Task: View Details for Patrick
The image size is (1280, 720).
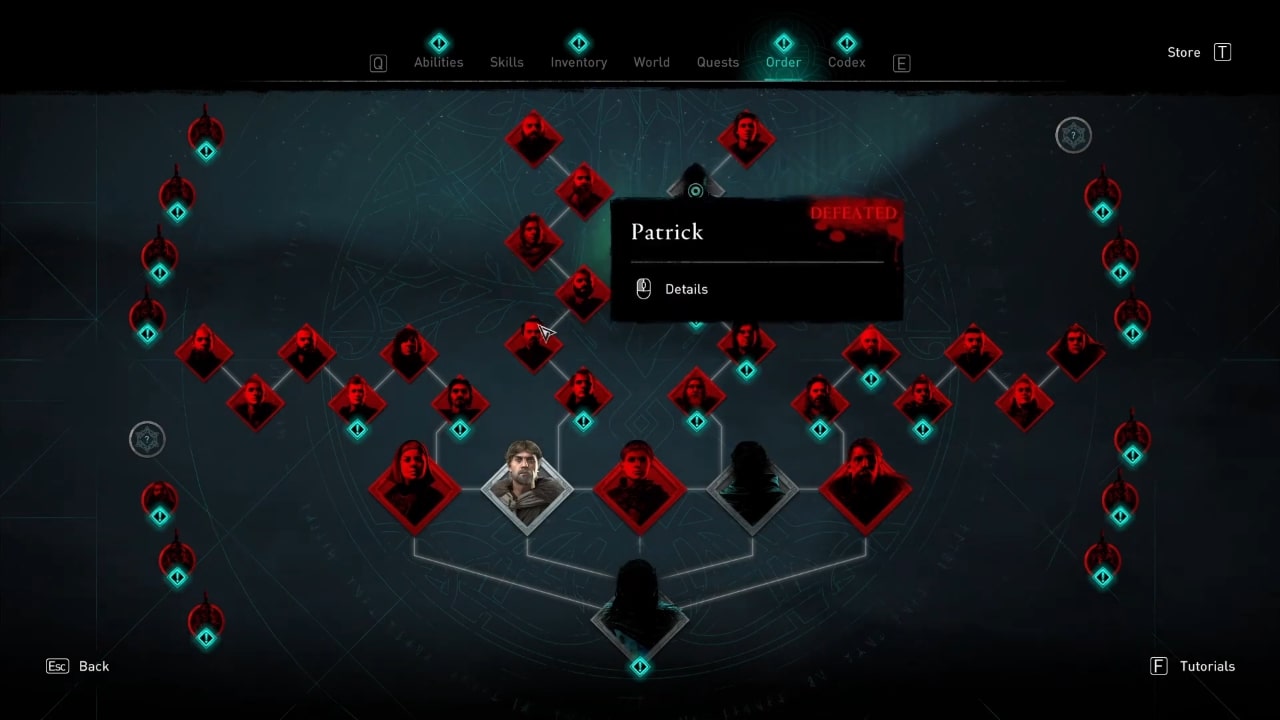Action: point(685,289)
